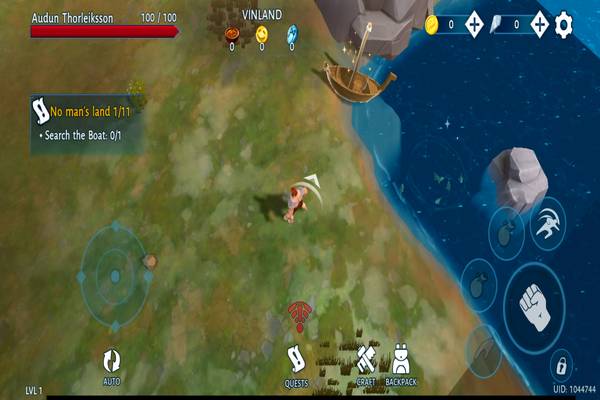
Task: Add more gold coins with the plus button
Action: 475,24
